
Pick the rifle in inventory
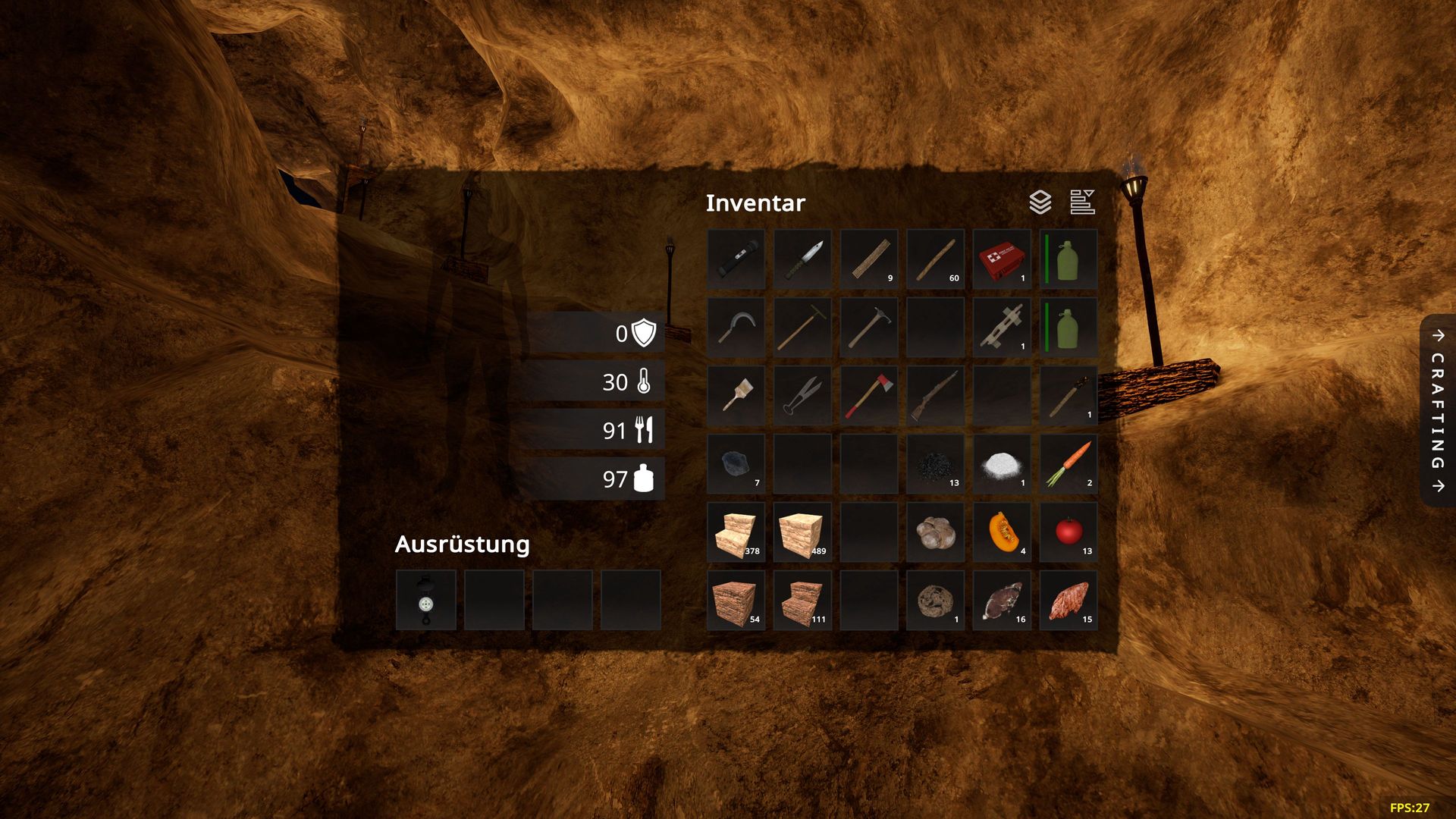pyautogui.click(x=935, y=396)
